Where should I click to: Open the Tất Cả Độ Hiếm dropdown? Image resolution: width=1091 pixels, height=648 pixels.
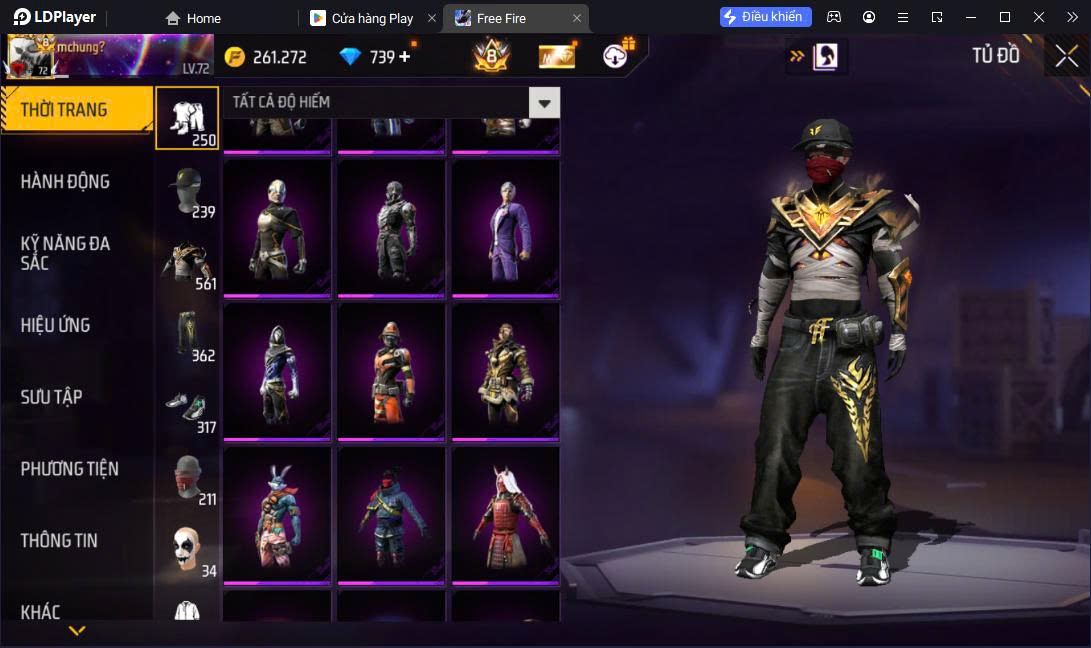(544, 102)
